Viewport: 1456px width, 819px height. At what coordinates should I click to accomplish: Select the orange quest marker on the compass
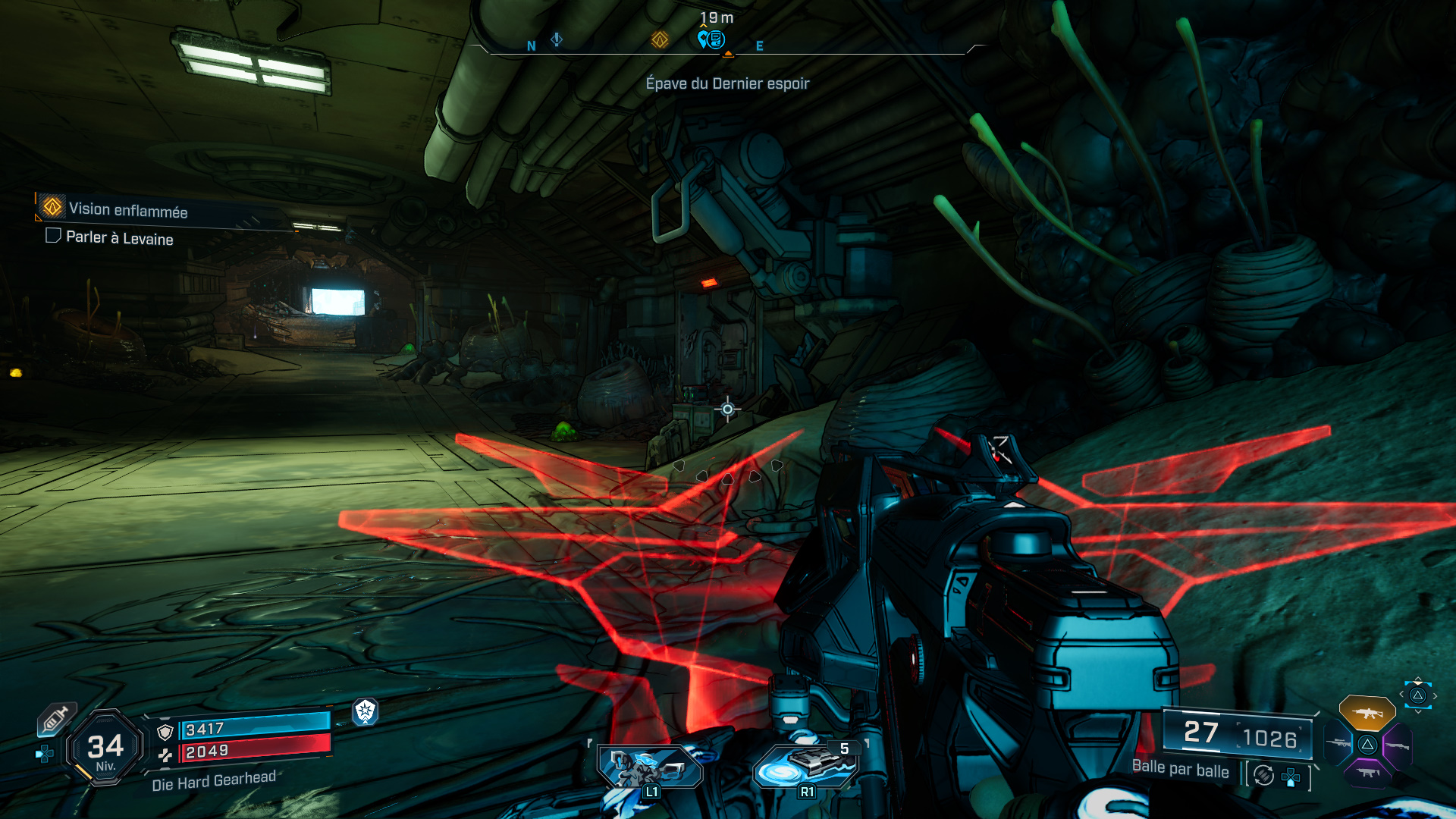click(660, 39)
